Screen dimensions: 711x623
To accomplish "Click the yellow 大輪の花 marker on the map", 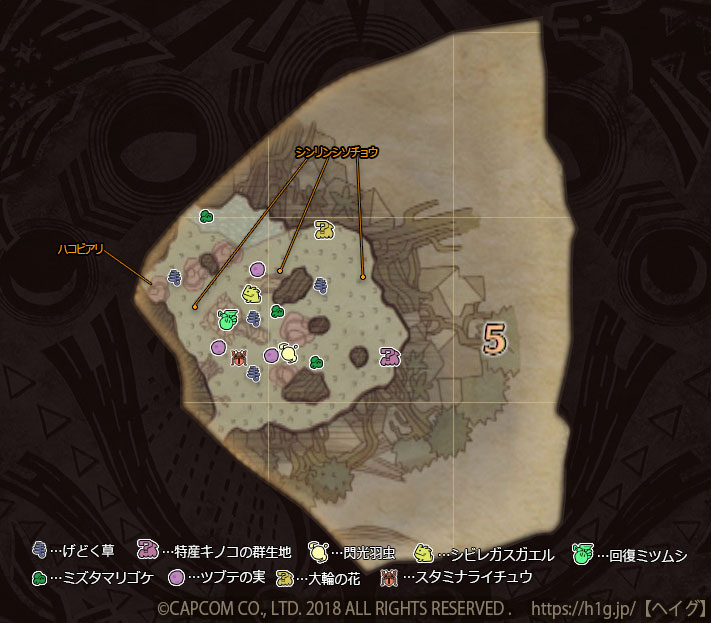I will pos(324,230).
